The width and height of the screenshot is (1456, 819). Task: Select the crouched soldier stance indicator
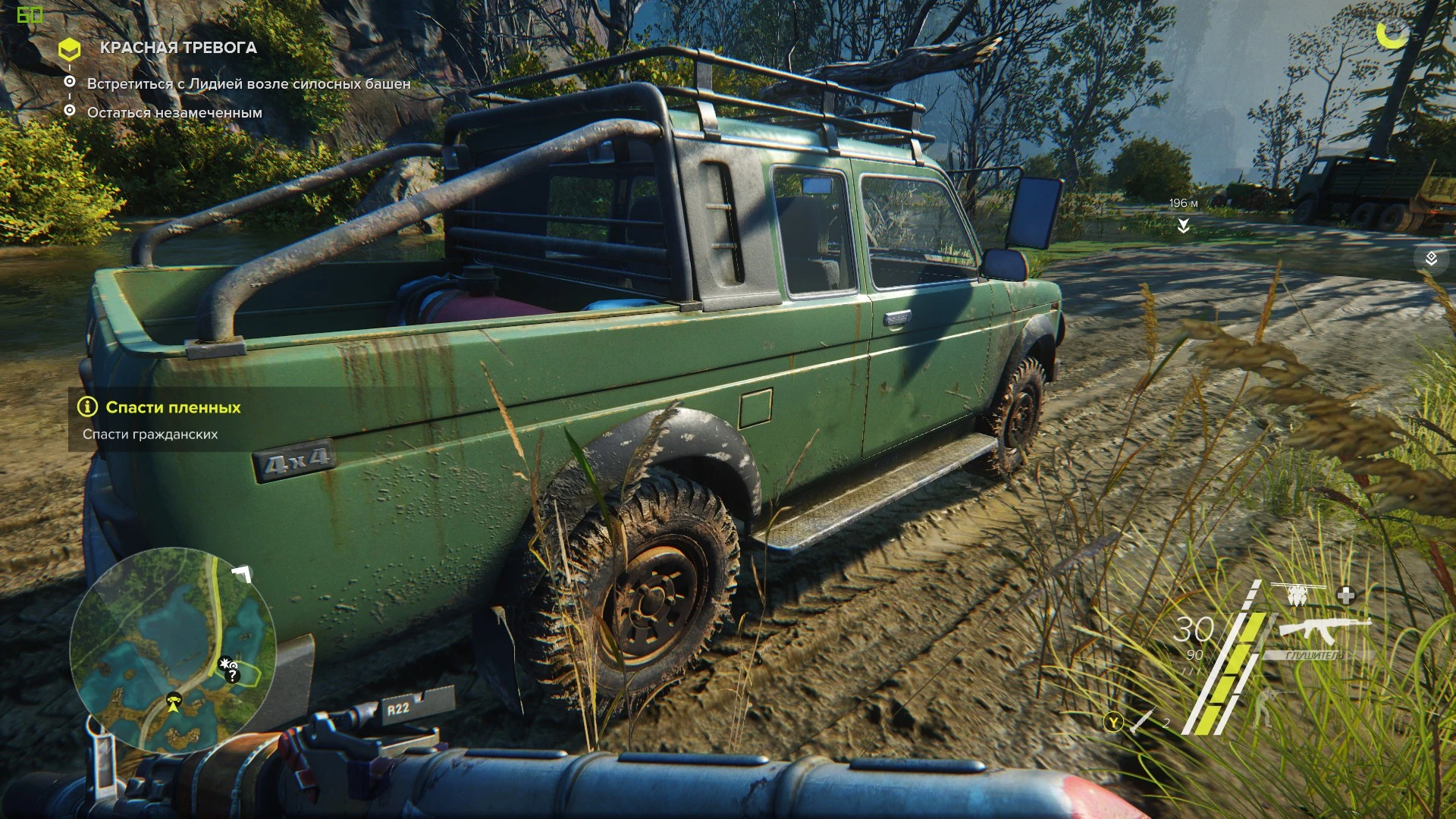point(1265,707)
